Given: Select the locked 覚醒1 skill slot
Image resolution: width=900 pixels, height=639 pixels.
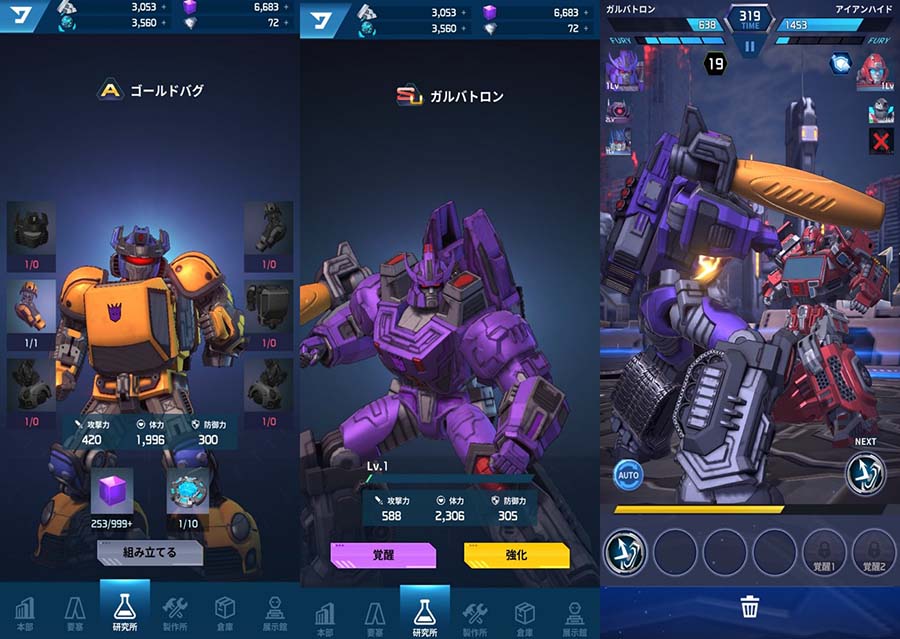Looking at the screenshot, I should 826,551.
